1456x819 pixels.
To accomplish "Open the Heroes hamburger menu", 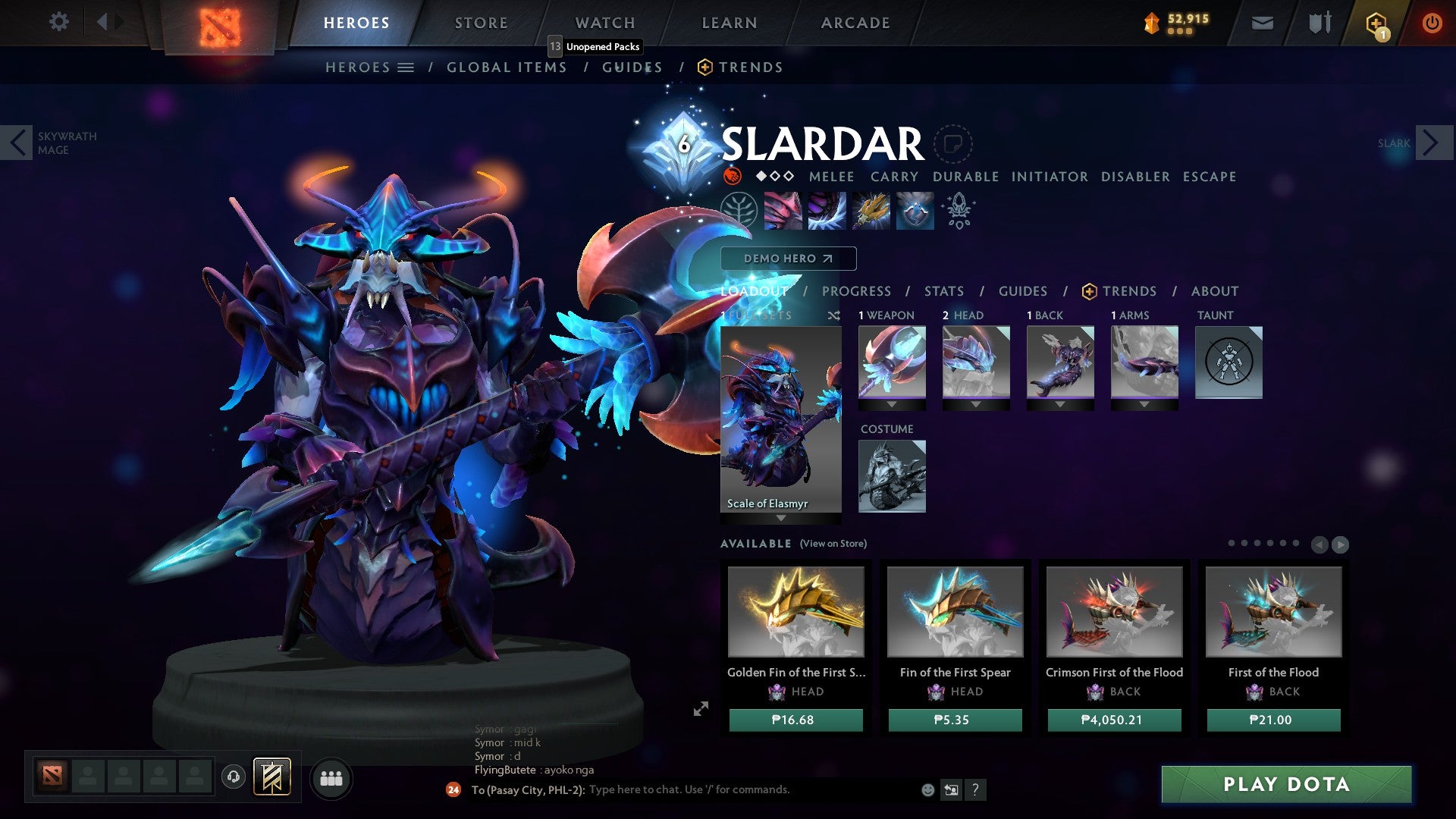I will 407,67.
